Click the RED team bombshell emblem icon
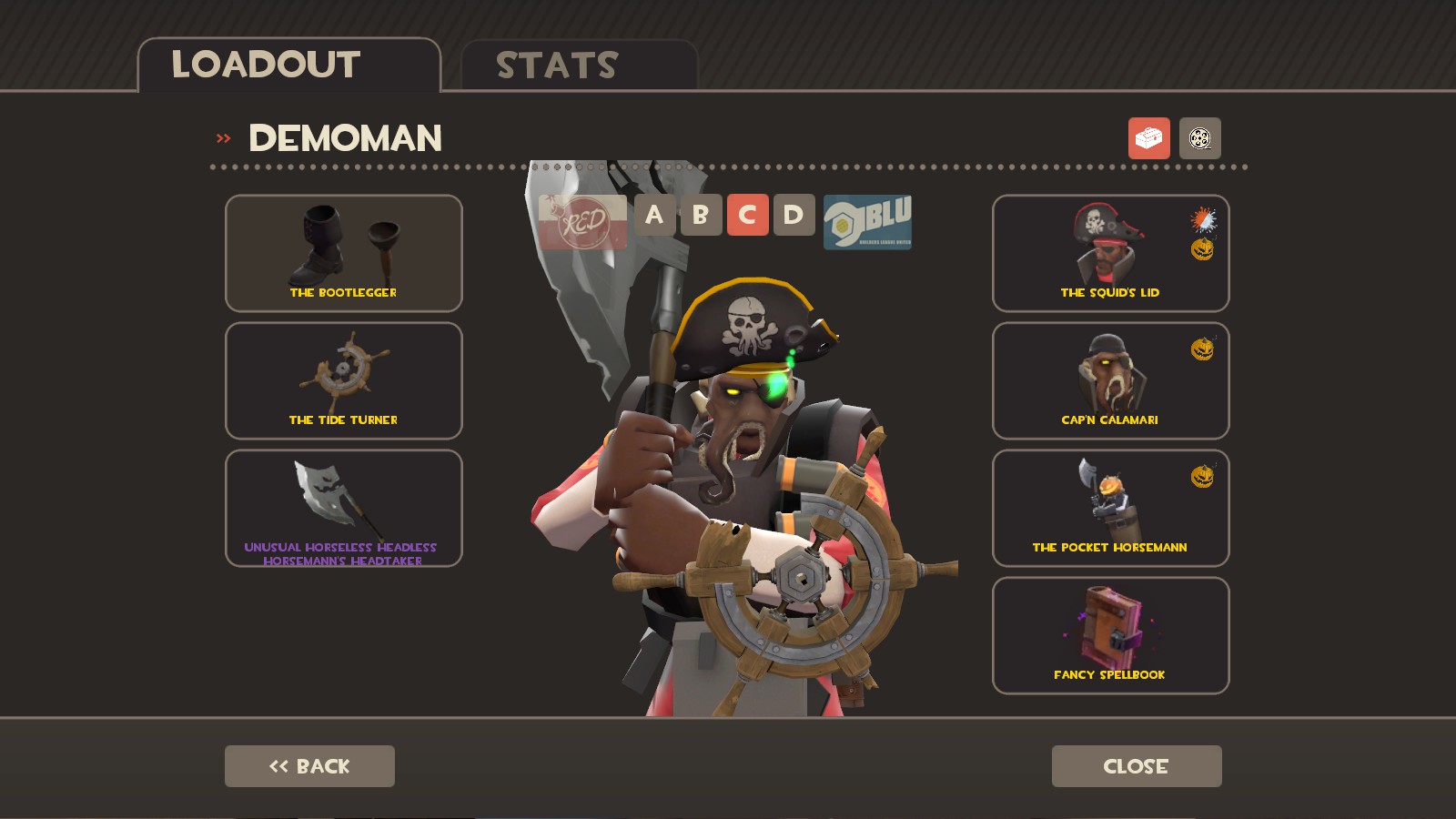Image resolution: width=1456 pixels, height=819 pixels. coord(582,221)
